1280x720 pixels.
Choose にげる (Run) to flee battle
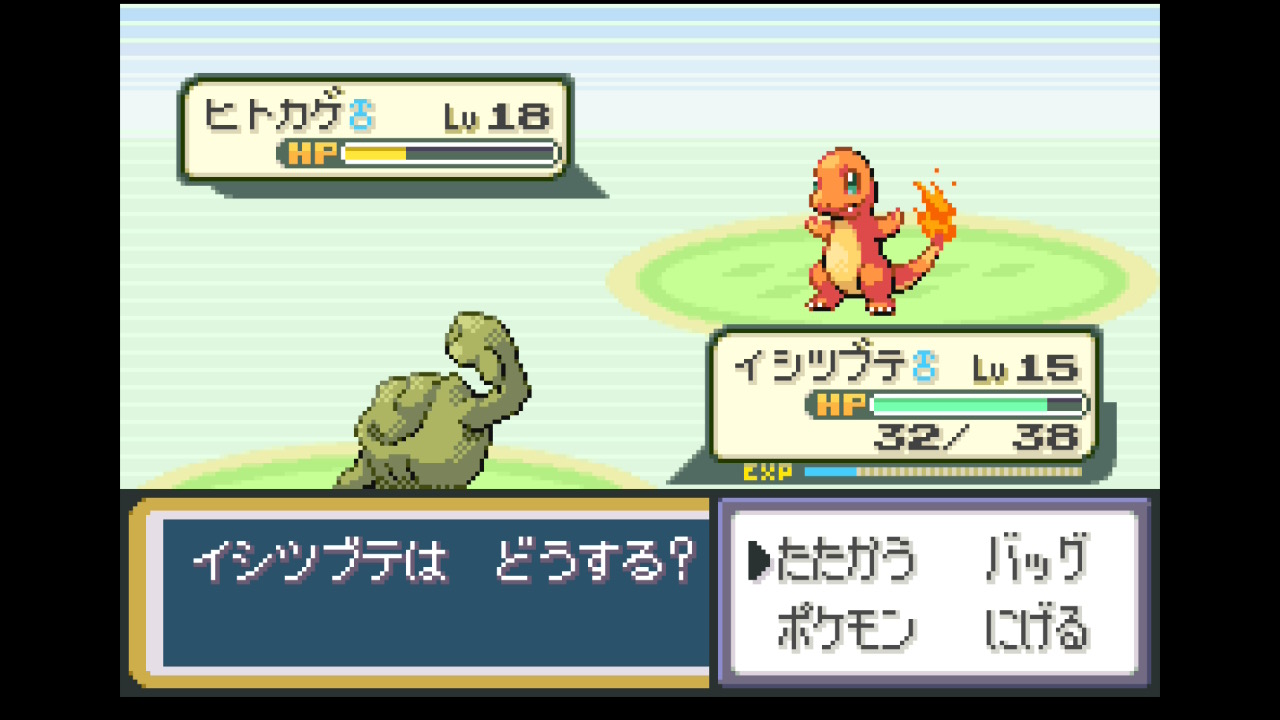click(x=1036, y=630)
